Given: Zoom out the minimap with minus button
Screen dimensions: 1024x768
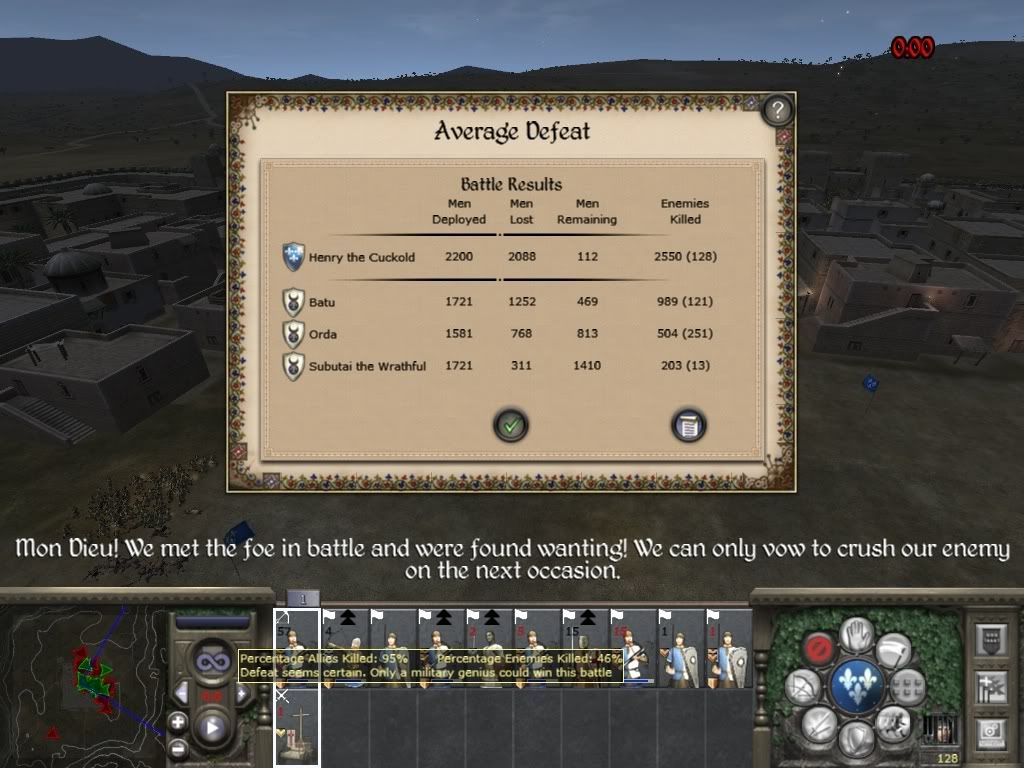Looking at the screenshot, I should click(178, 747).
